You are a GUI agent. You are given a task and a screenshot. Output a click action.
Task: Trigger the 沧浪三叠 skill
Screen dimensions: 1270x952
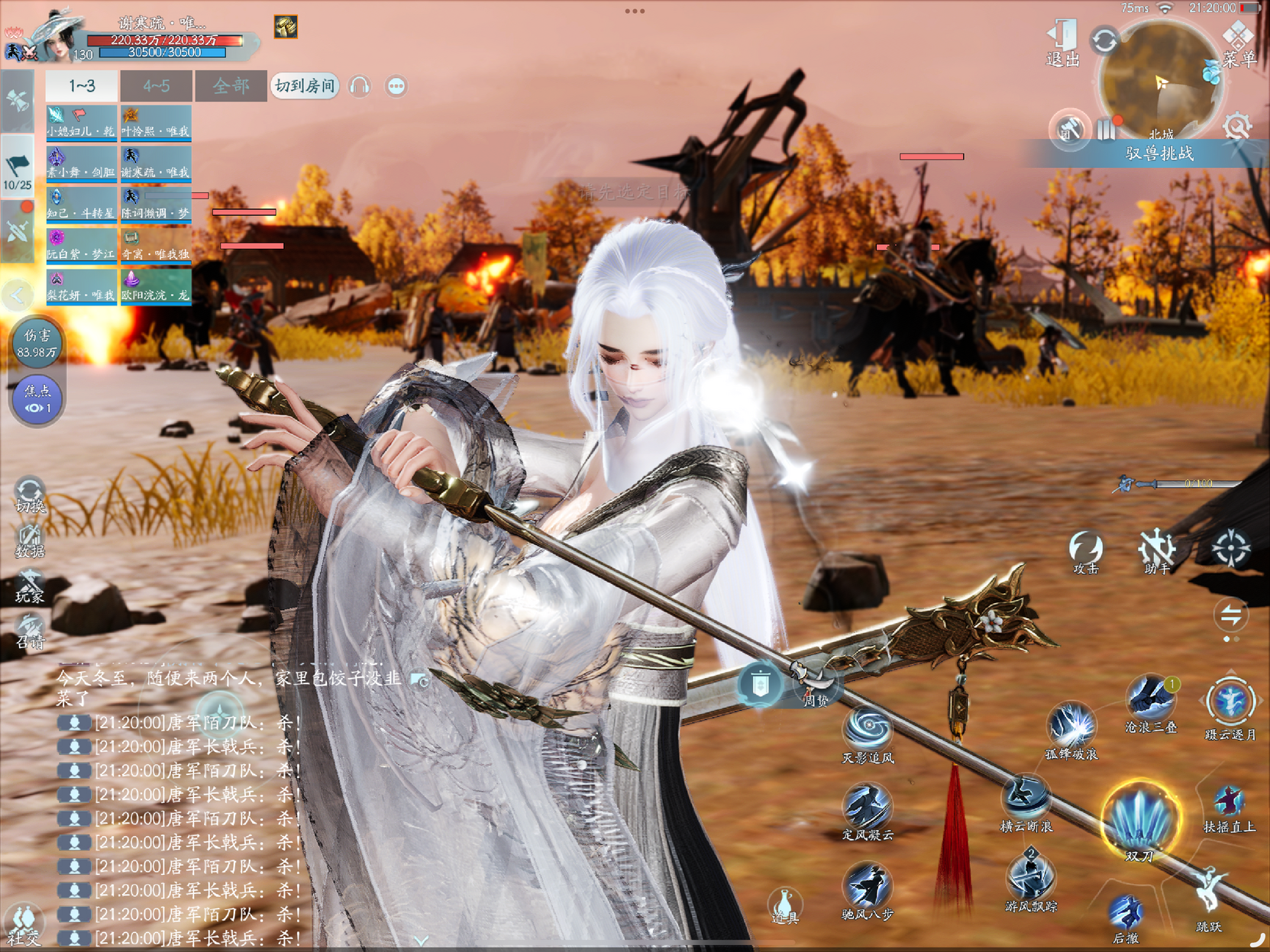pos(1151,701)
